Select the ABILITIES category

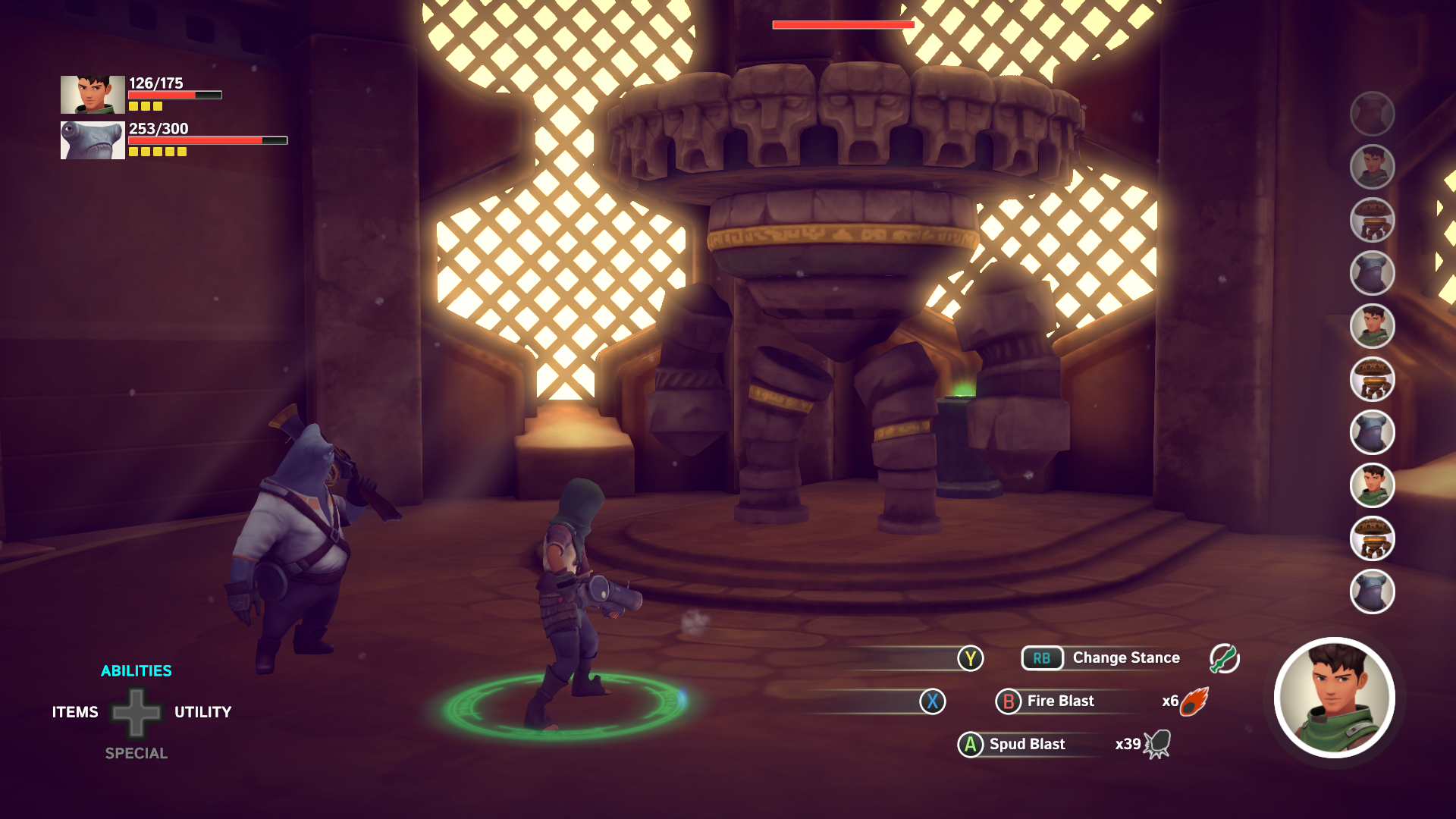pyautogui.click(x=136, y=671)
